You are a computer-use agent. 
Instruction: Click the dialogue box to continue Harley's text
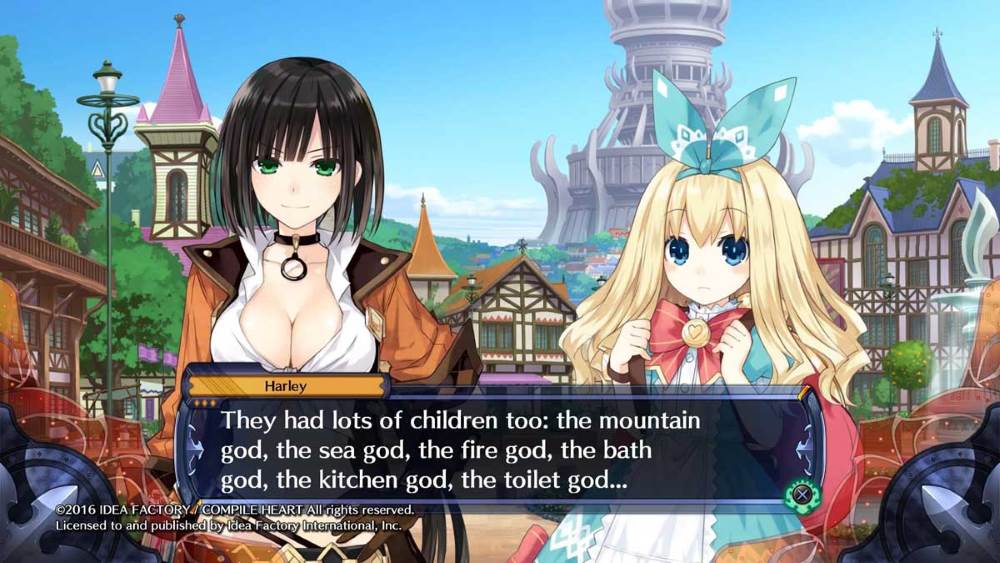(500, 450)
